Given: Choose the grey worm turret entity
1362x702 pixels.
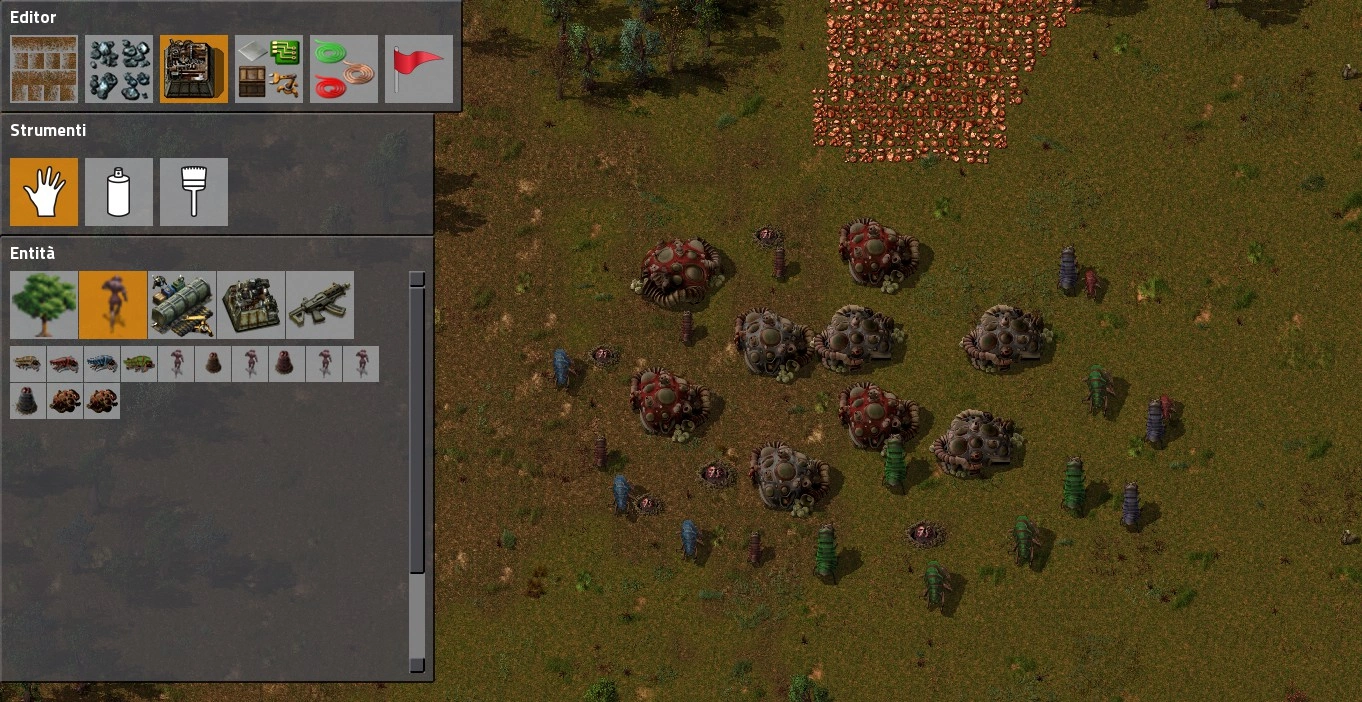Looking at the screenshot, I should click(27, 401).
